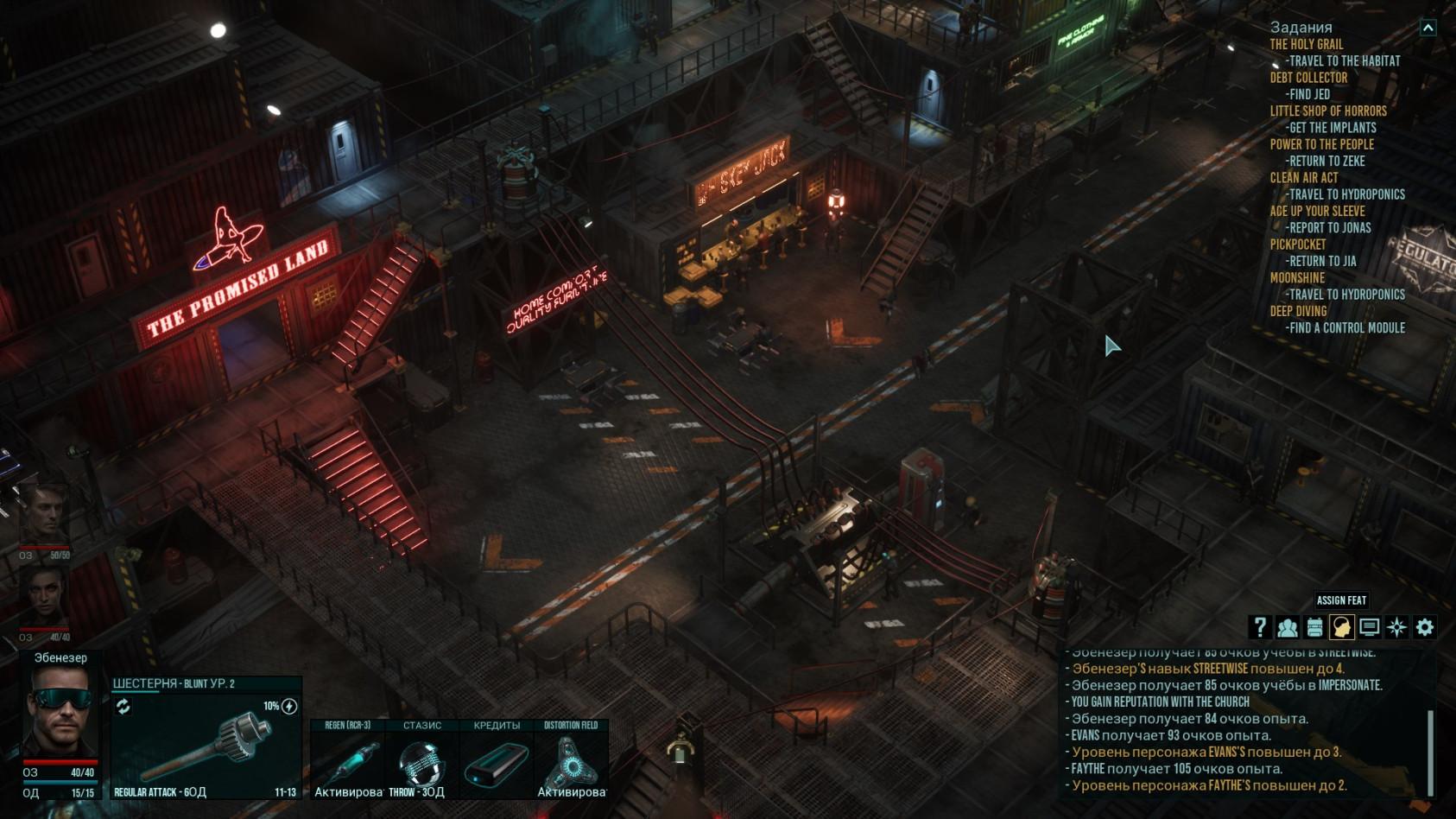
Task: Select the Deep Diving quest
Action: click(1298, 311)
